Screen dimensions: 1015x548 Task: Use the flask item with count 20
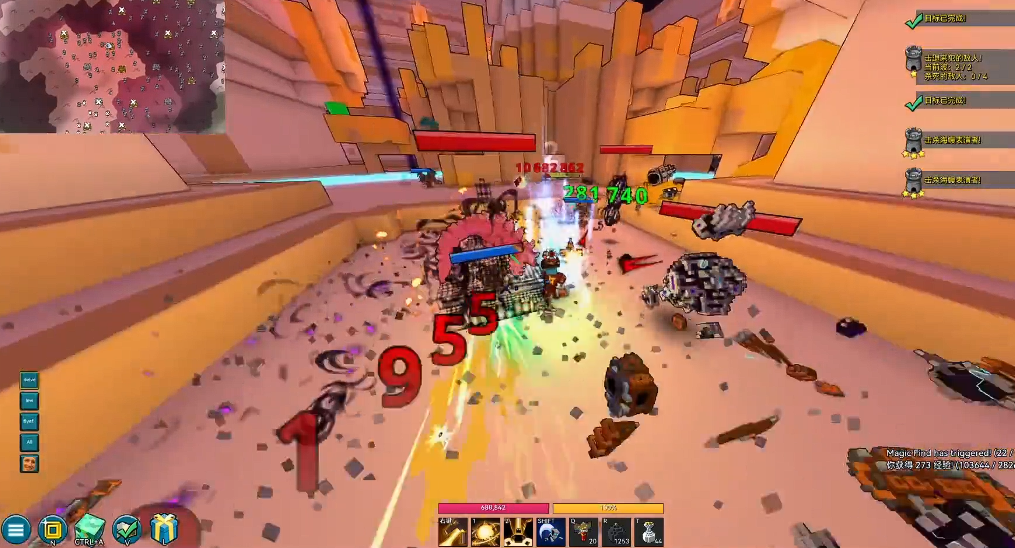coord(584,532)
